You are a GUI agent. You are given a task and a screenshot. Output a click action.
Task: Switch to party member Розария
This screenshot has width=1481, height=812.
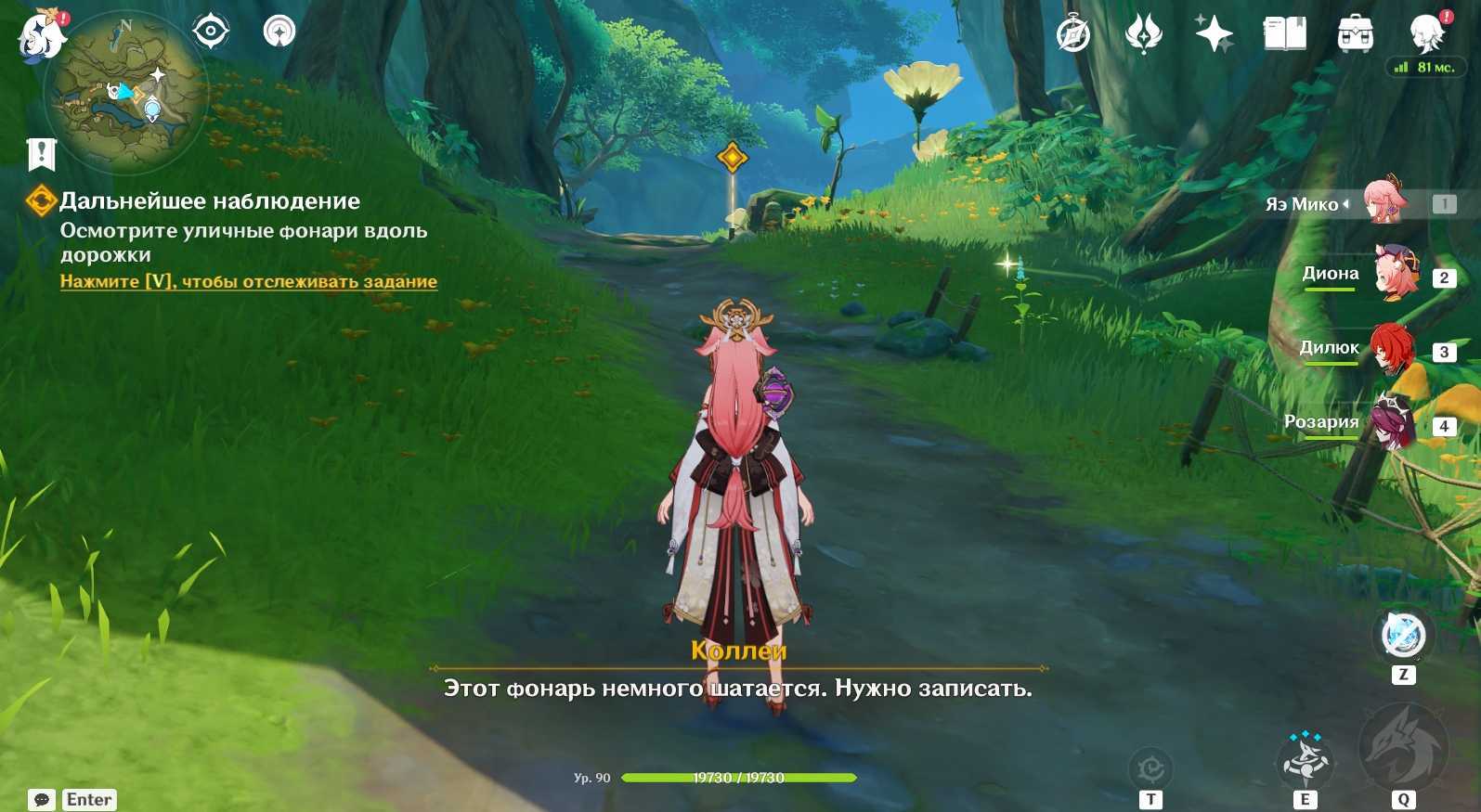click(x=1393, y=422)
